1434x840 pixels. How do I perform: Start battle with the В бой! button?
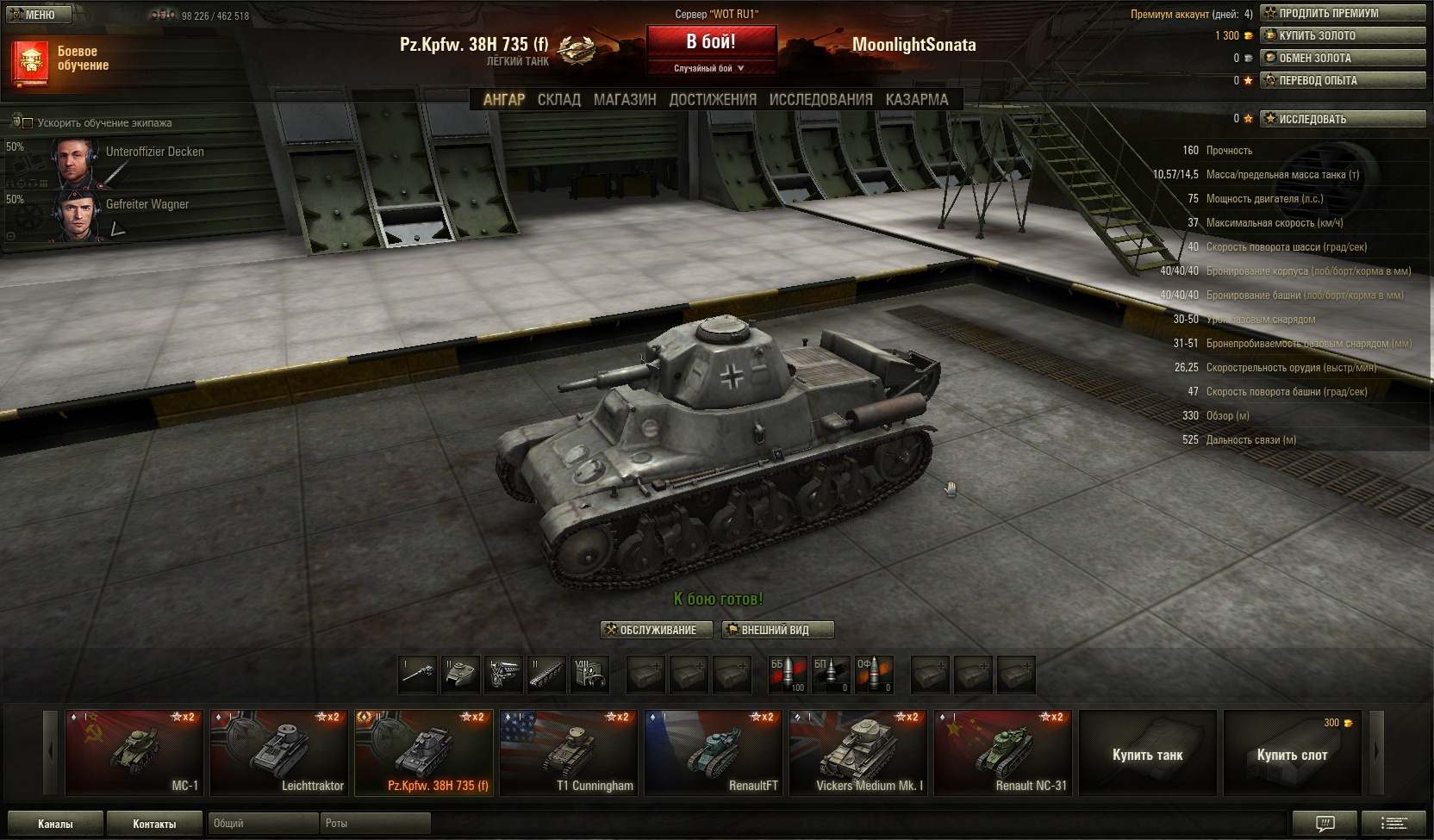[x=711, y=41]
